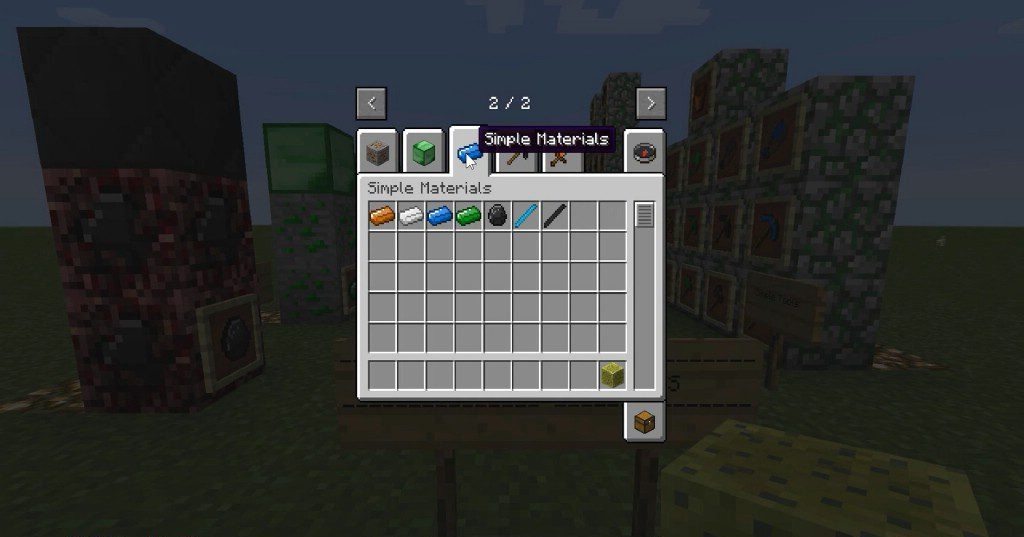Viewport: 1024px width, 537px height.
Task: Open the ore block tab
Action: point(378,152)
